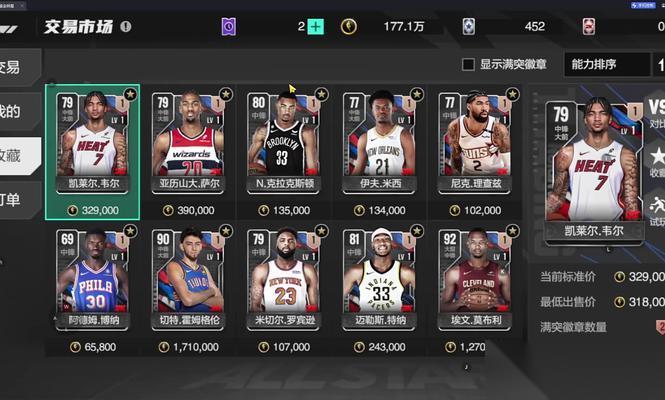Select the 收藏 side tab
The image size is (665, 400).
pos(12,155)
